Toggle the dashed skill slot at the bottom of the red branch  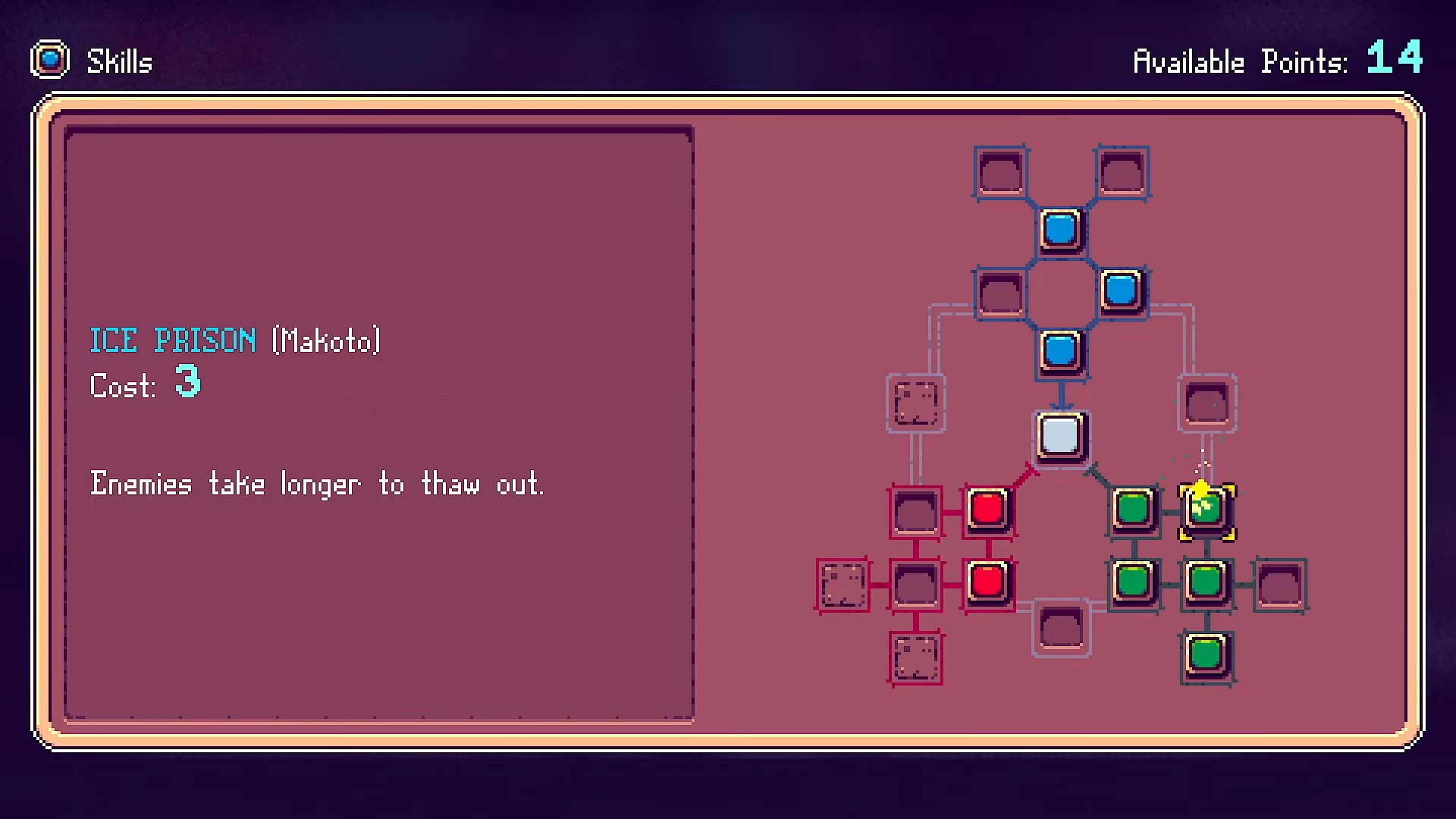pos(915,658)
